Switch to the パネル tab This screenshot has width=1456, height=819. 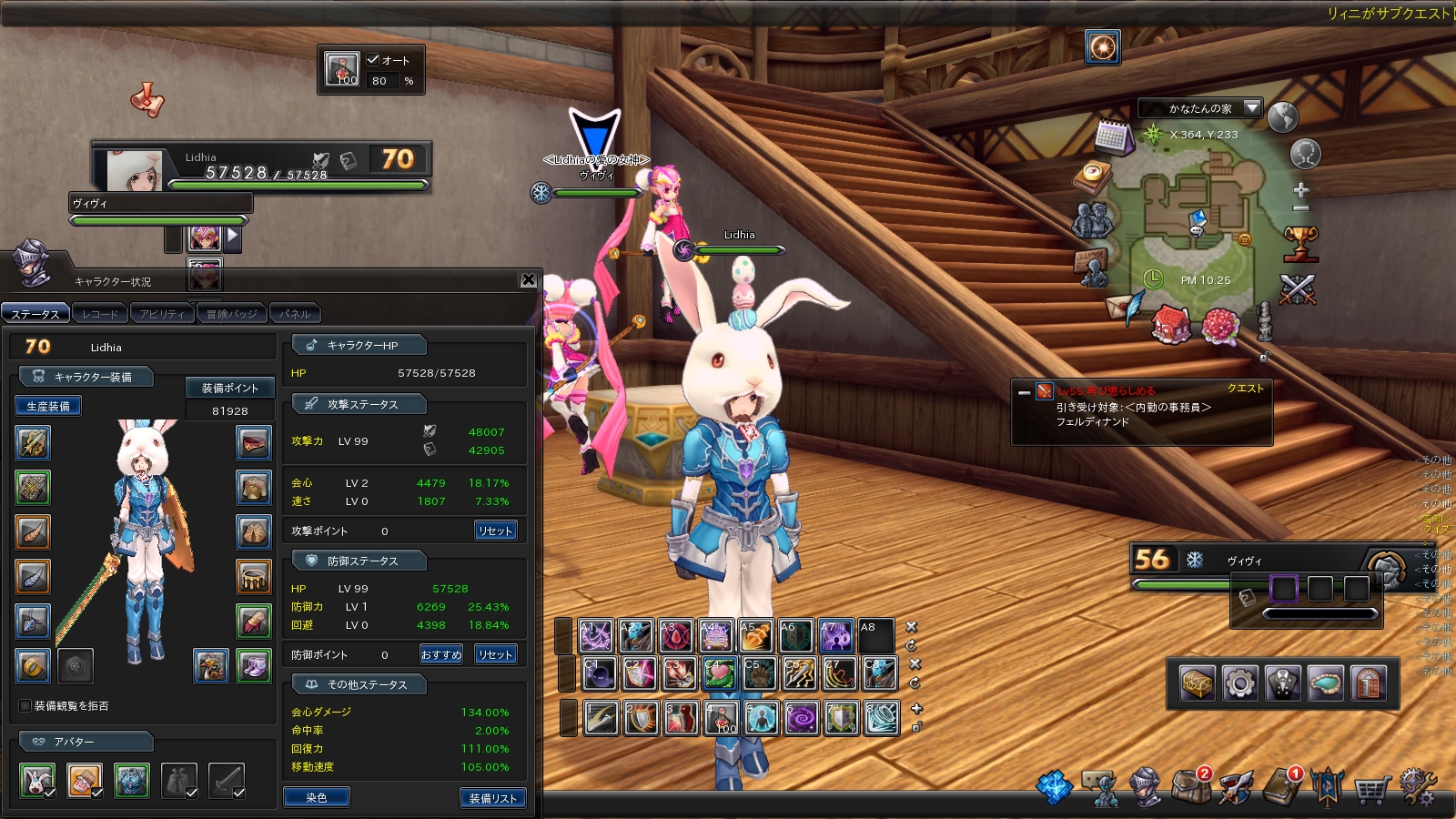click(x=295, y=314)
